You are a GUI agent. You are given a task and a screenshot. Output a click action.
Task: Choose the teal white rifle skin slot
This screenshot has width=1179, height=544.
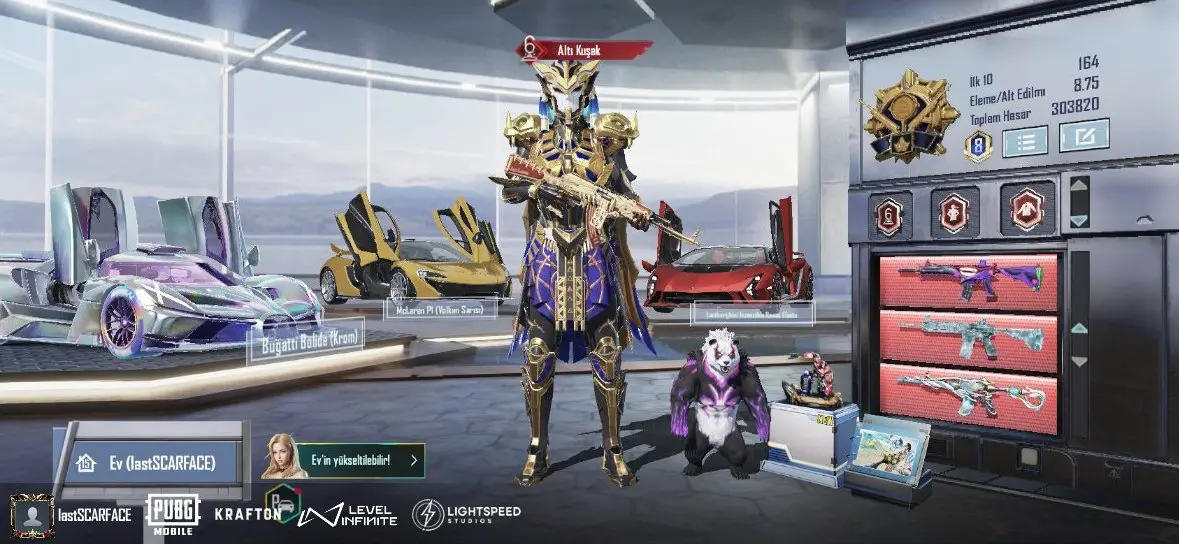[x=967, y=340]
